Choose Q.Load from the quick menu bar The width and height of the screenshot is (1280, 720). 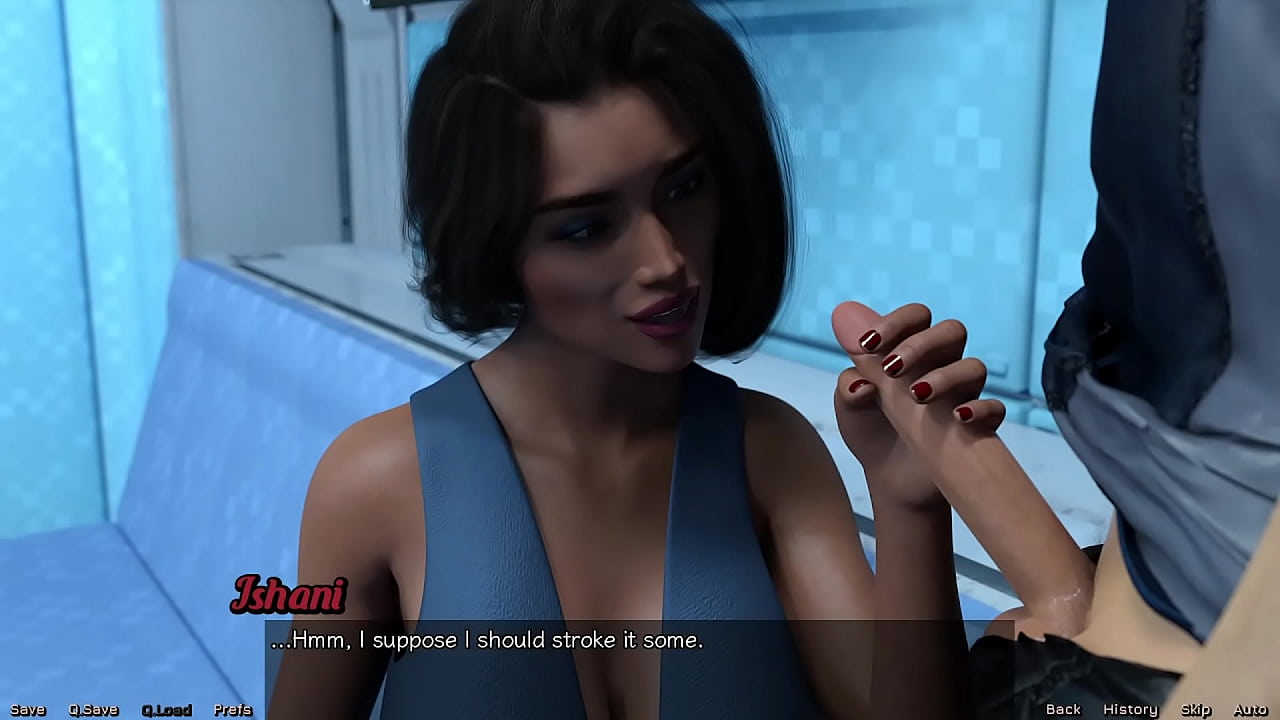pyautogui.click(x=168, y=709)
